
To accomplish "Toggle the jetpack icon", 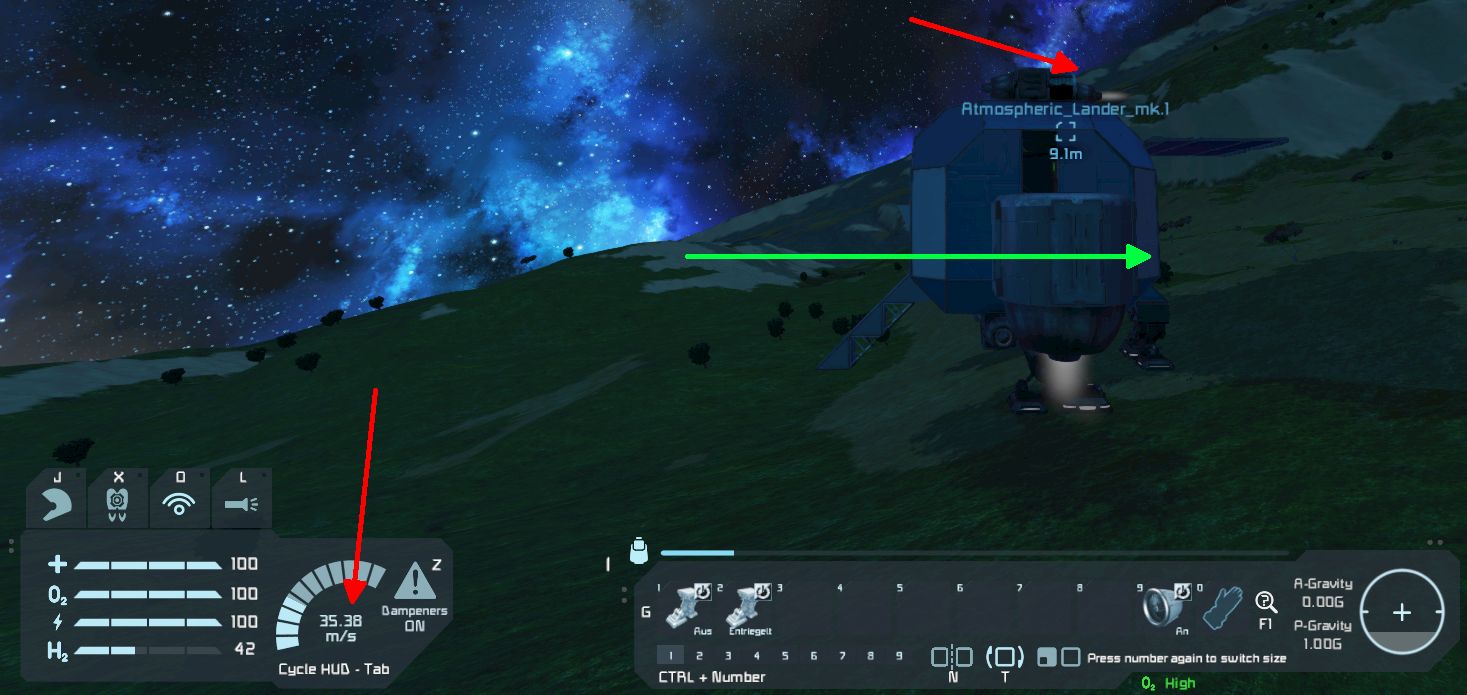I will (x=118, y=505).
